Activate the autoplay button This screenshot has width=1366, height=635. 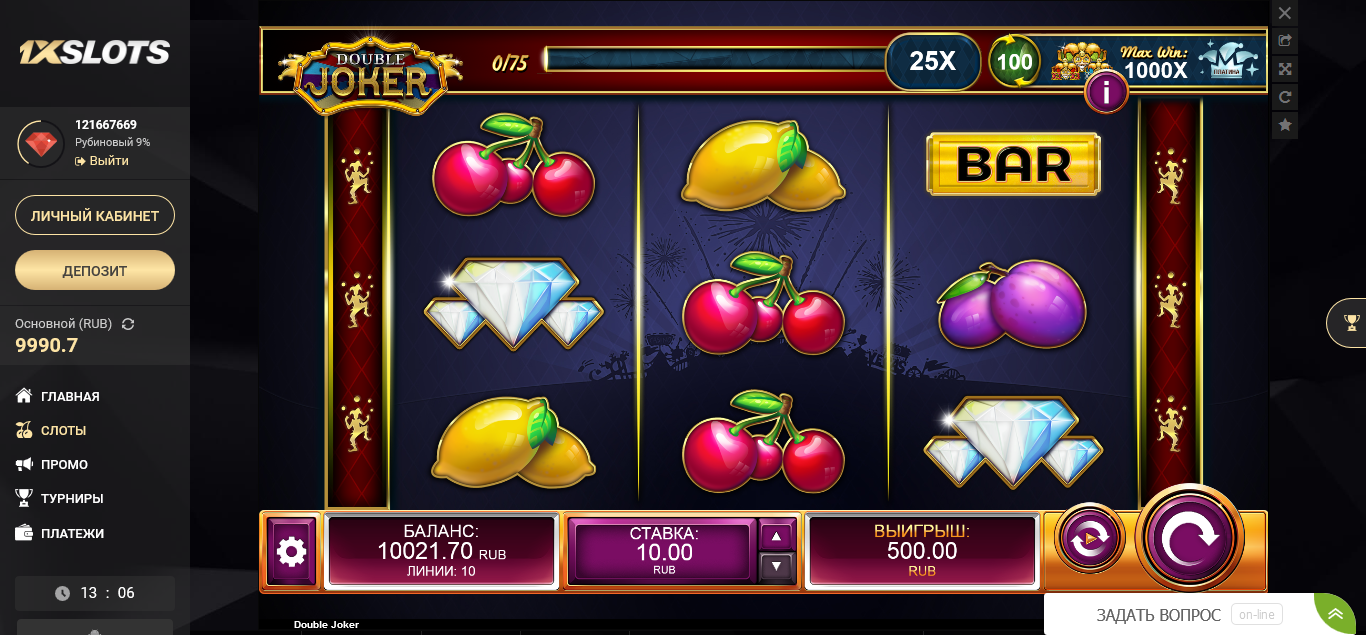(x=1089, y=538)
